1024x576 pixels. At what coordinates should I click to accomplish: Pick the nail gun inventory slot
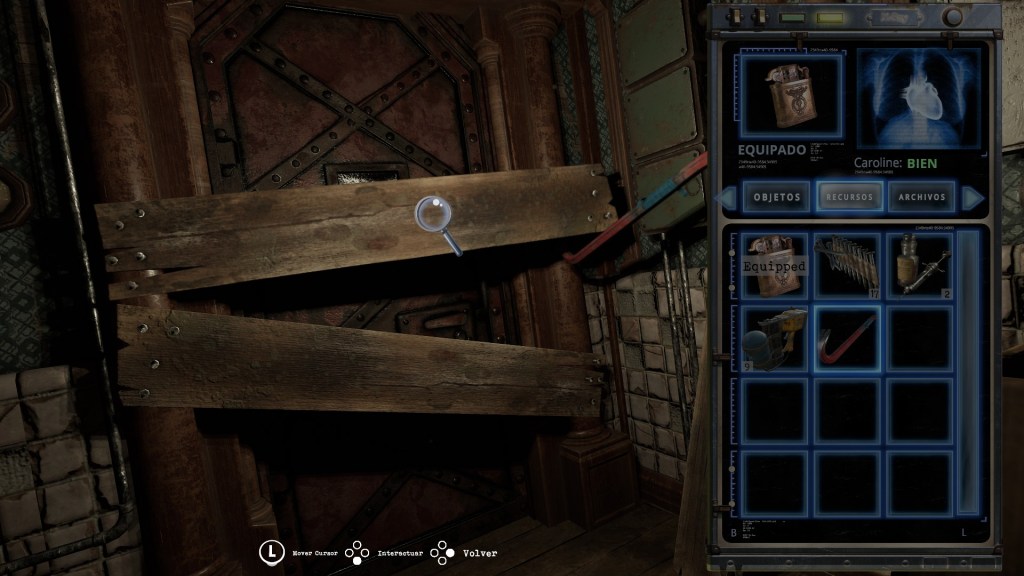click(774, 337)
